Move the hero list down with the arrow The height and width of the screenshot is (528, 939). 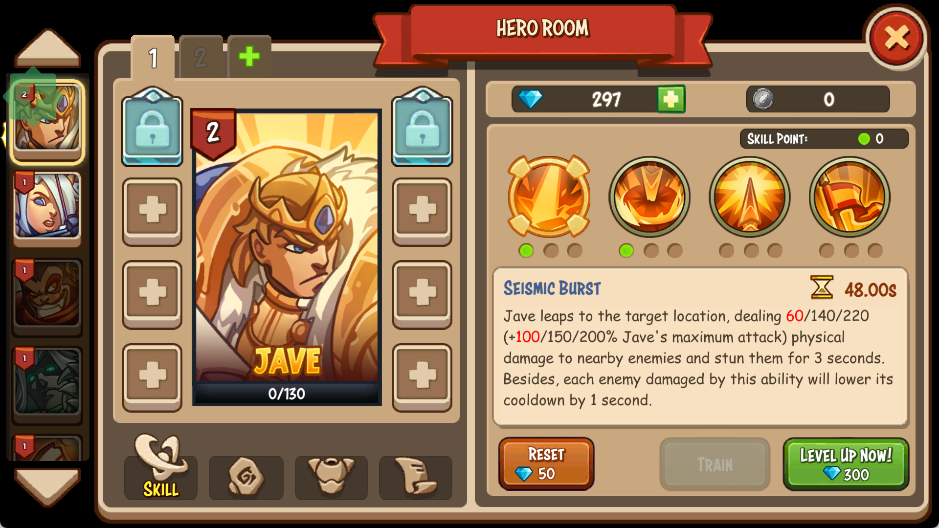47,486
